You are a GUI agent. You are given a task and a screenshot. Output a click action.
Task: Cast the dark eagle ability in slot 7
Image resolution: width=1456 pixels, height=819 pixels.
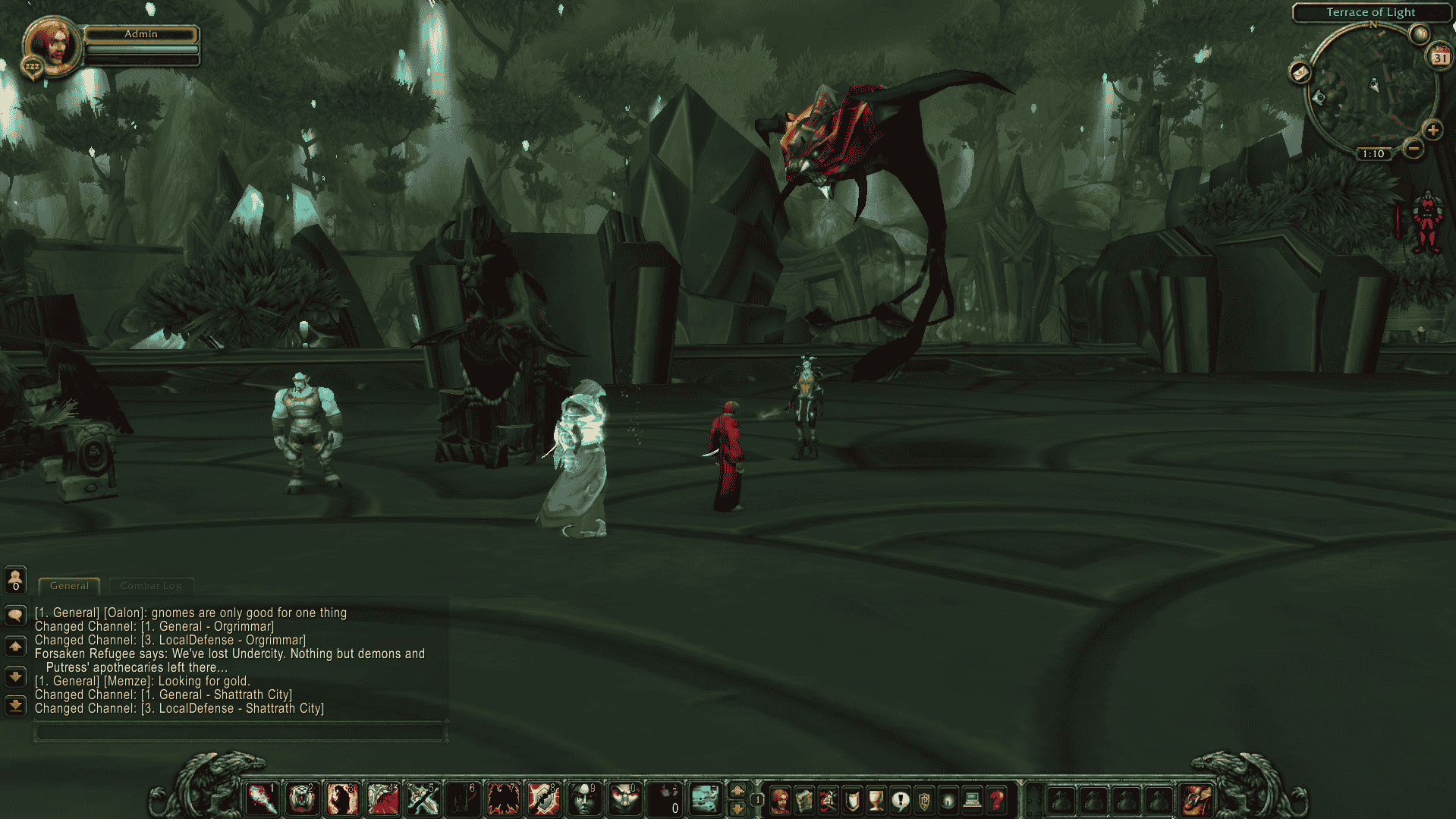[x=502, y=799]
